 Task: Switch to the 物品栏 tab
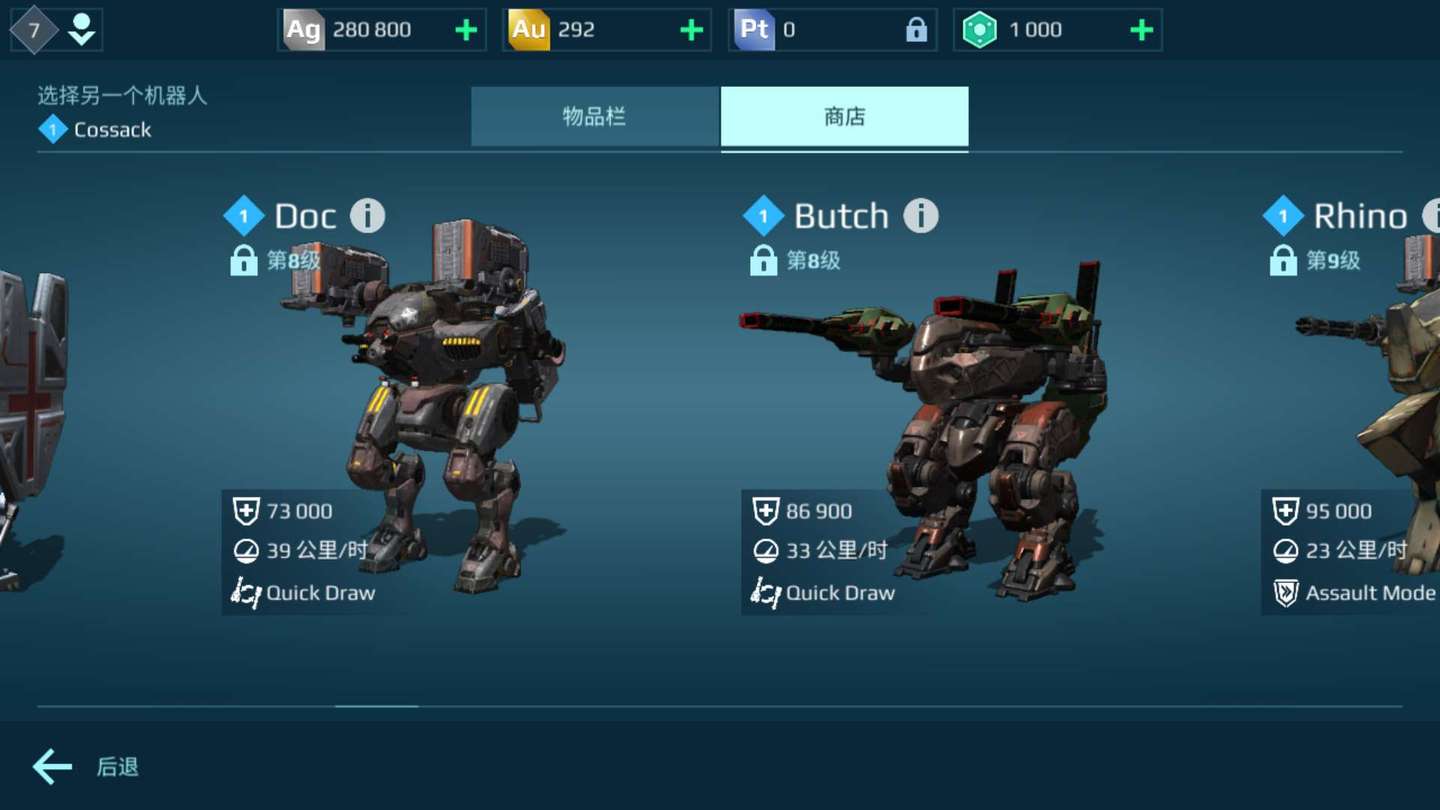pos(595,117)
